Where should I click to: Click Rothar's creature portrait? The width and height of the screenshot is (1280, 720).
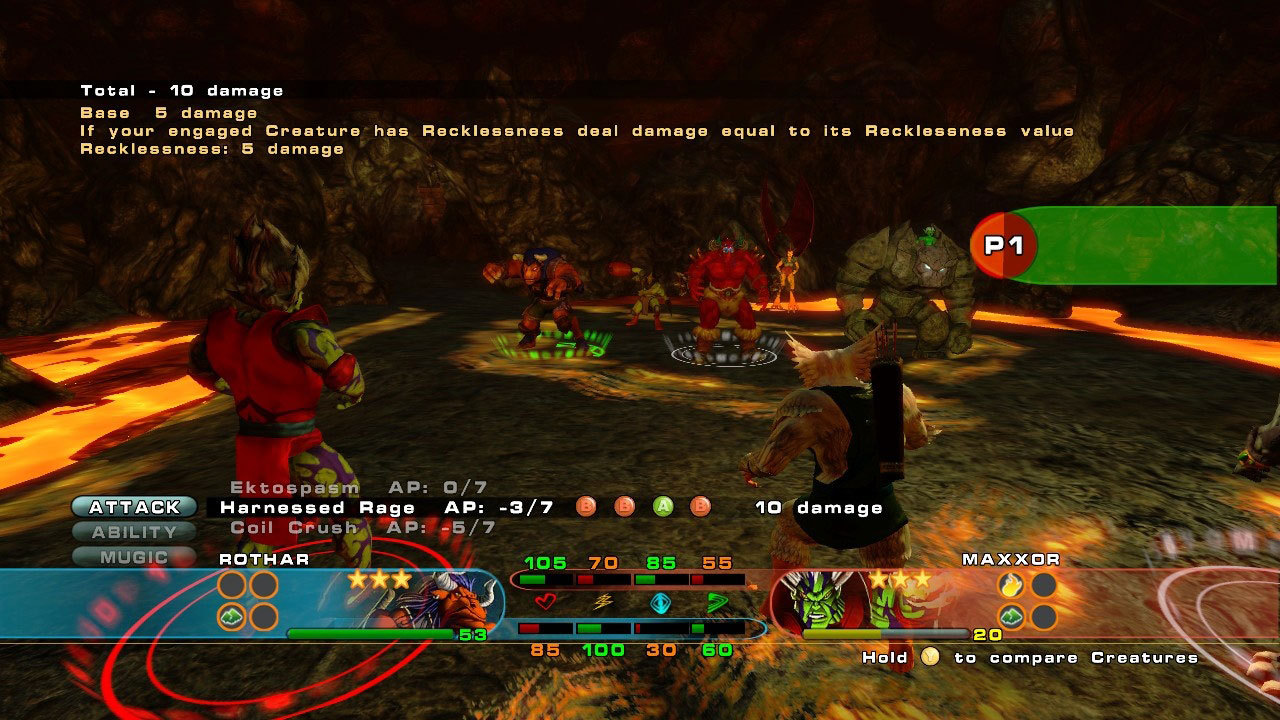(455, 602)
